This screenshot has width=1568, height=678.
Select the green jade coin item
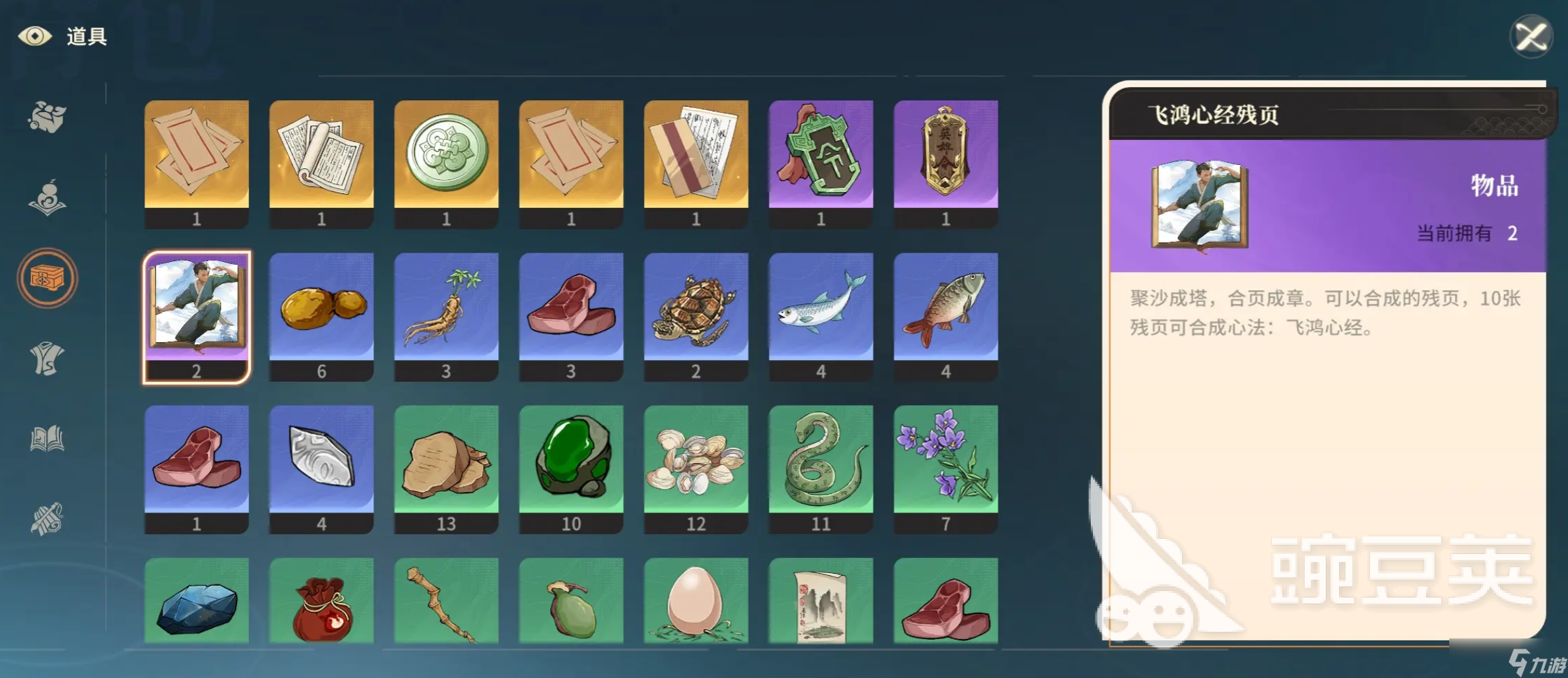tap(447, 155)
